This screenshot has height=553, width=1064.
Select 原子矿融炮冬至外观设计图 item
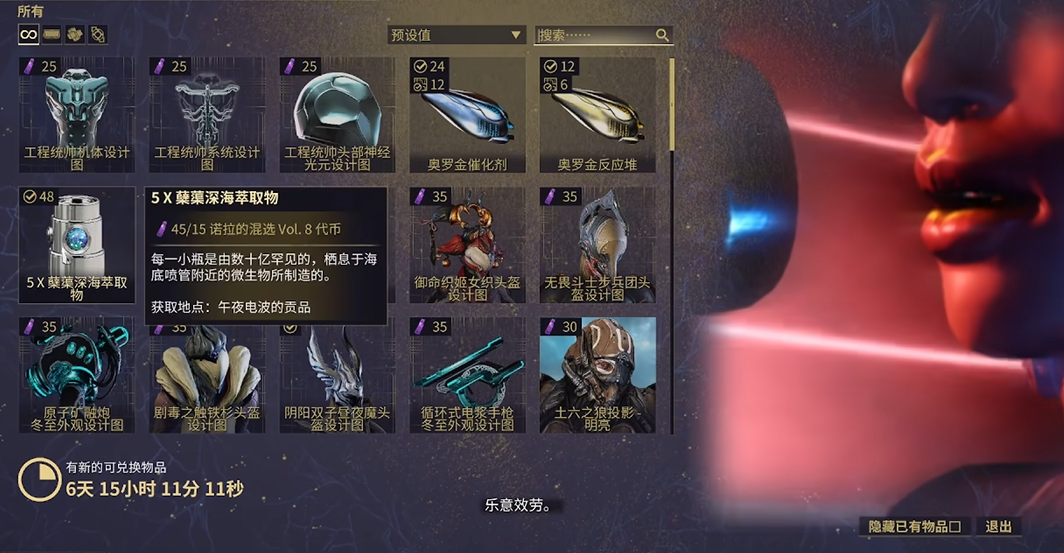77,375
